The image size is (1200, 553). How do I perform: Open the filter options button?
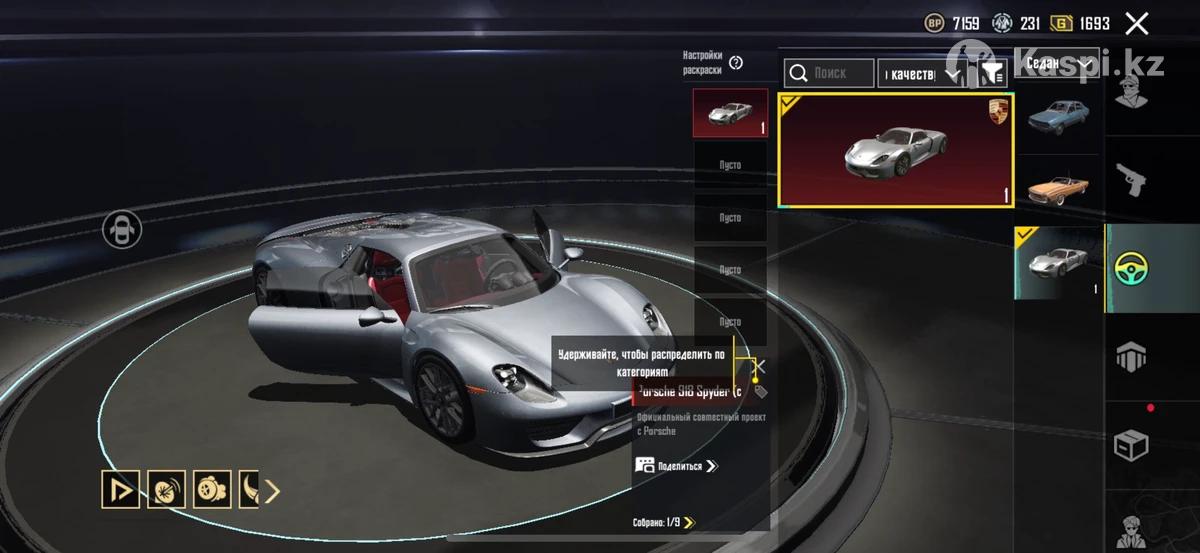click(x=992, y=72)
